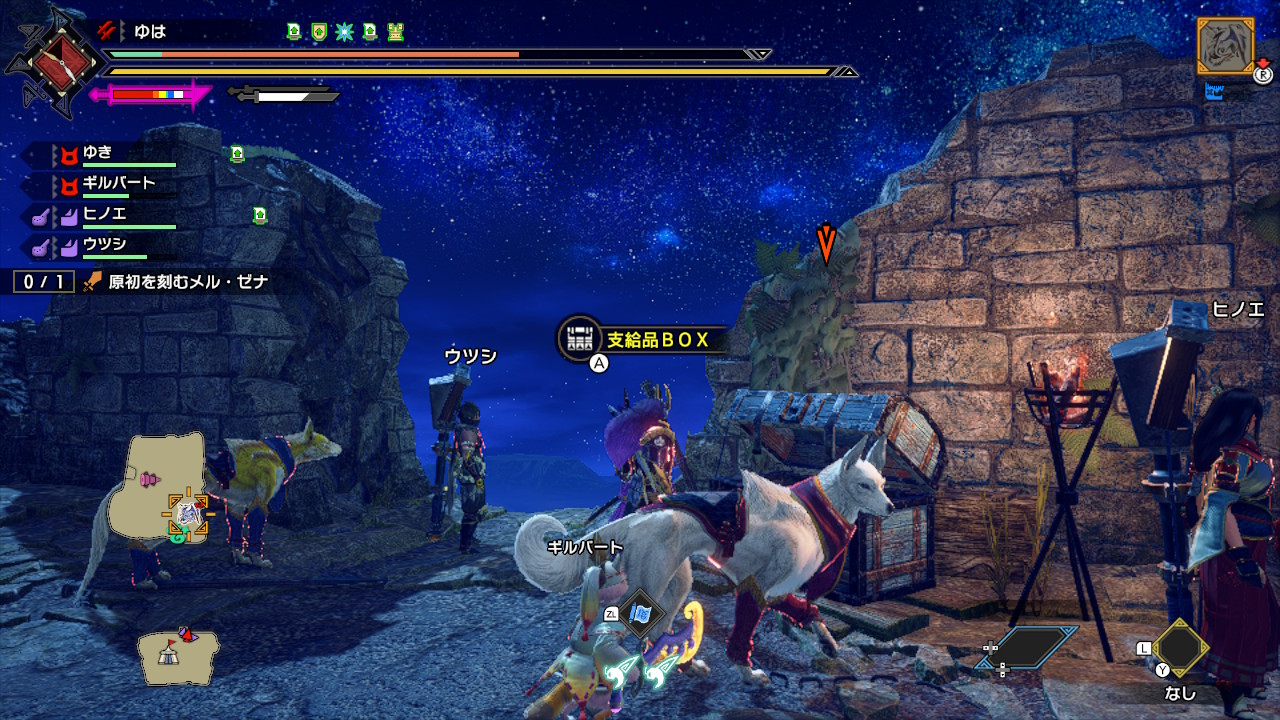
Task: Choose follower ウツシ in the party list
Action: 104,244
